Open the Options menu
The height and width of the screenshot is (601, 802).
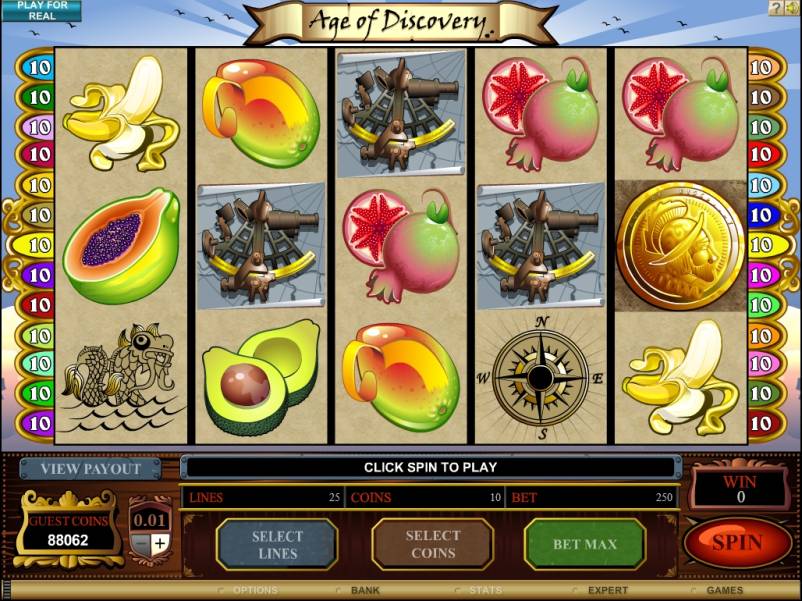[254, 591]
